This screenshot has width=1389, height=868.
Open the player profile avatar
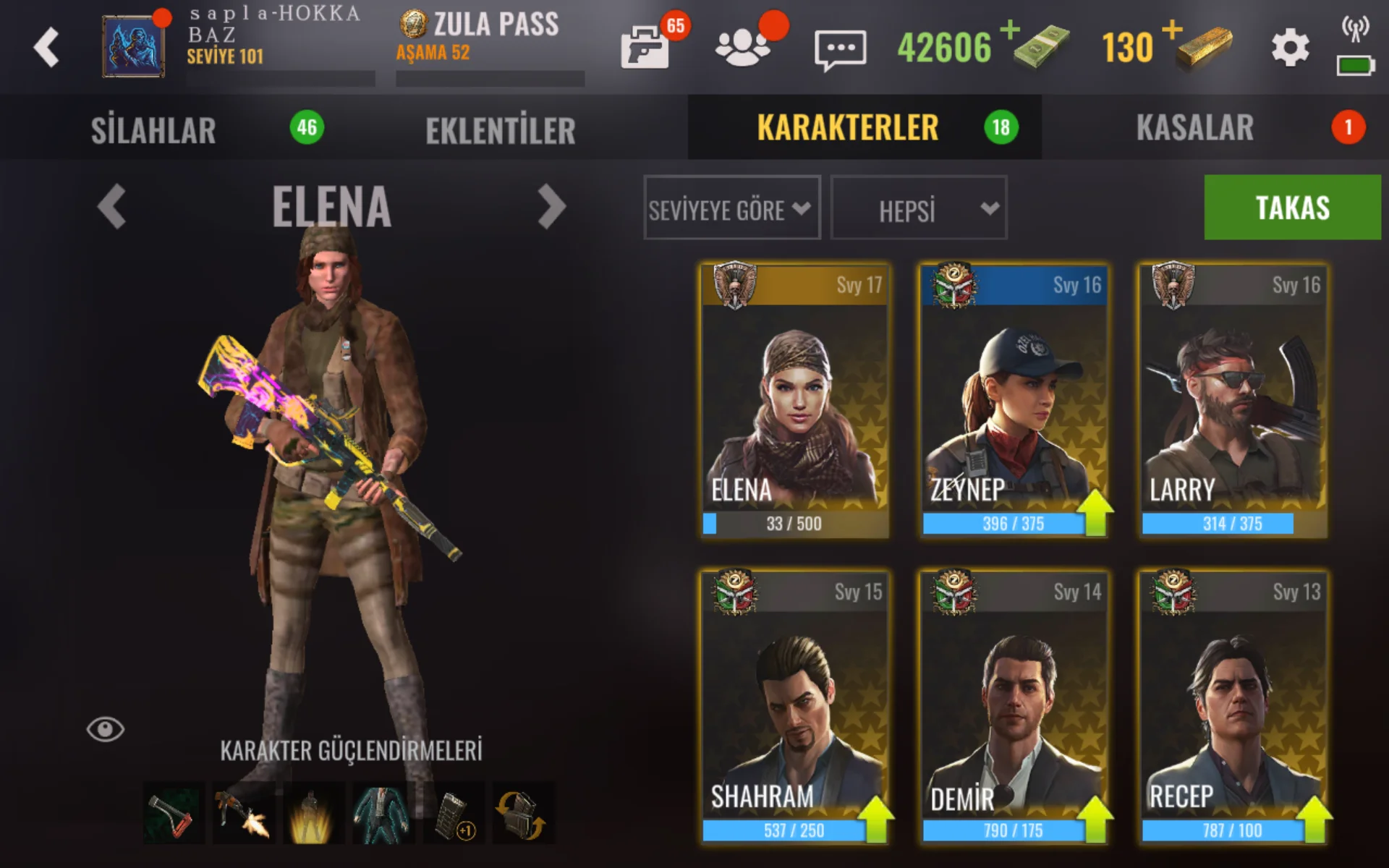point(132,46)
